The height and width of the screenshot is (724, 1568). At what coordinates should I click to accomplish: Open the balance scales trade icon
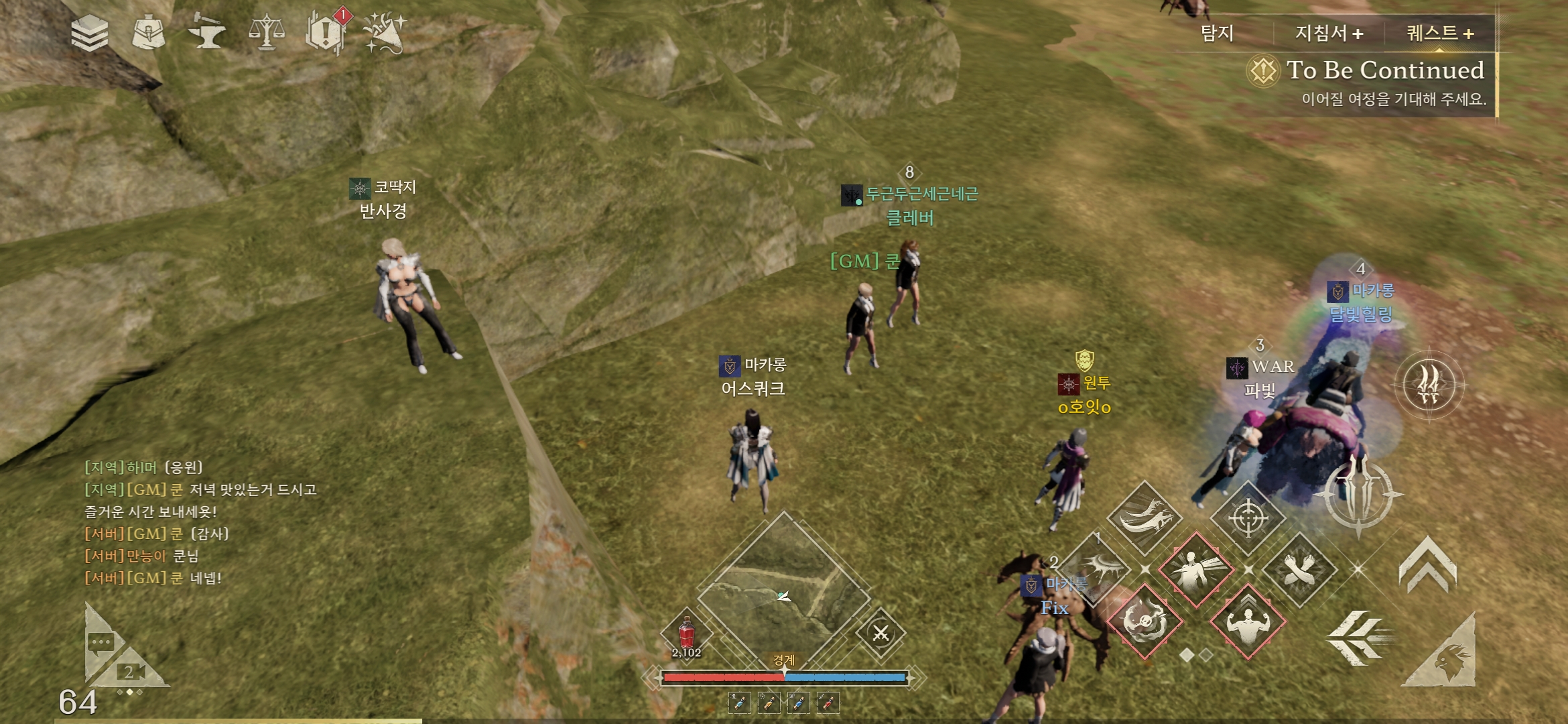coord(267,32)
